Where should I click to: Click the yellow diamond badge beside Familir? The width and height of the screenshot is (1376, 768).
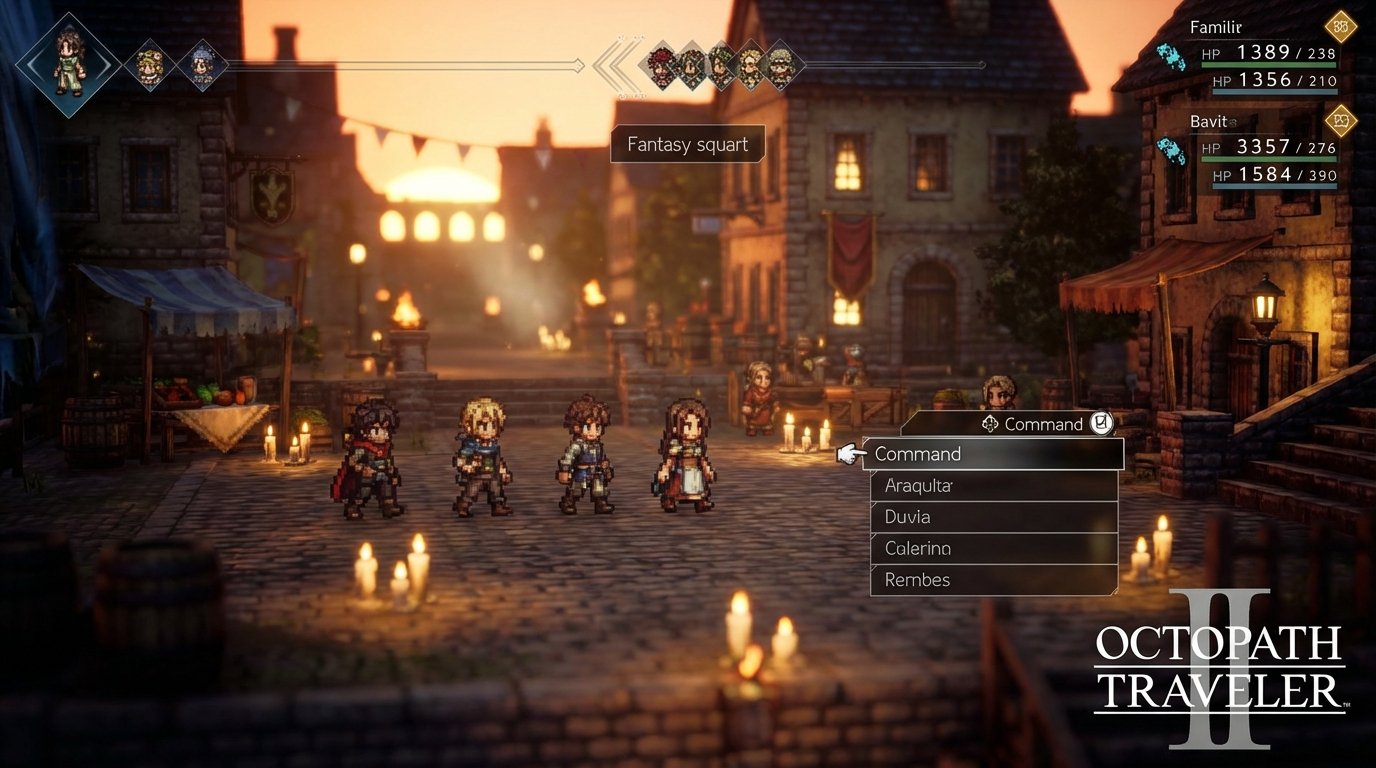click(1340, 27)
